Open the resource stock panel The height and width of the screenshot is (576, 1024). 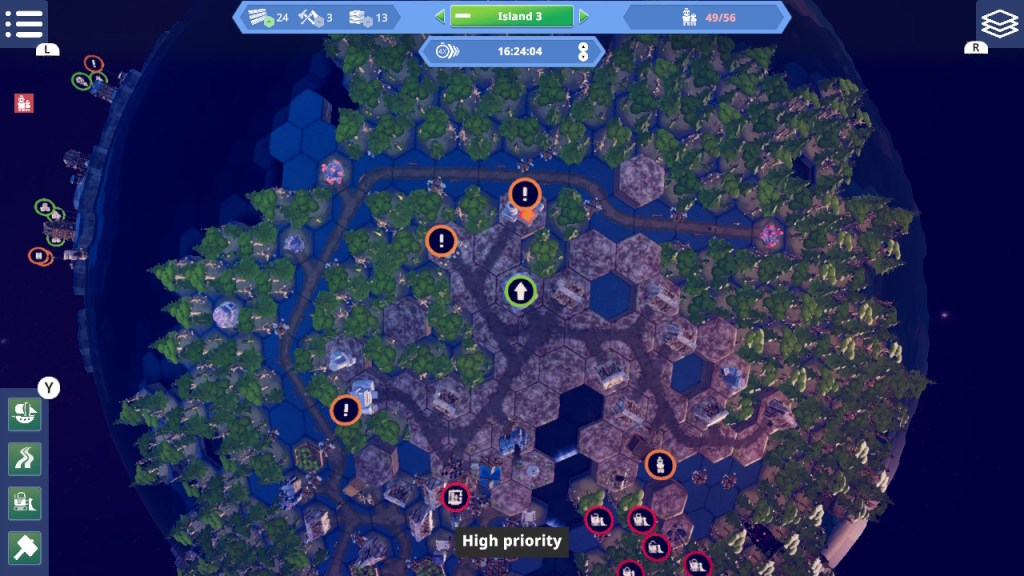point(317,17)
